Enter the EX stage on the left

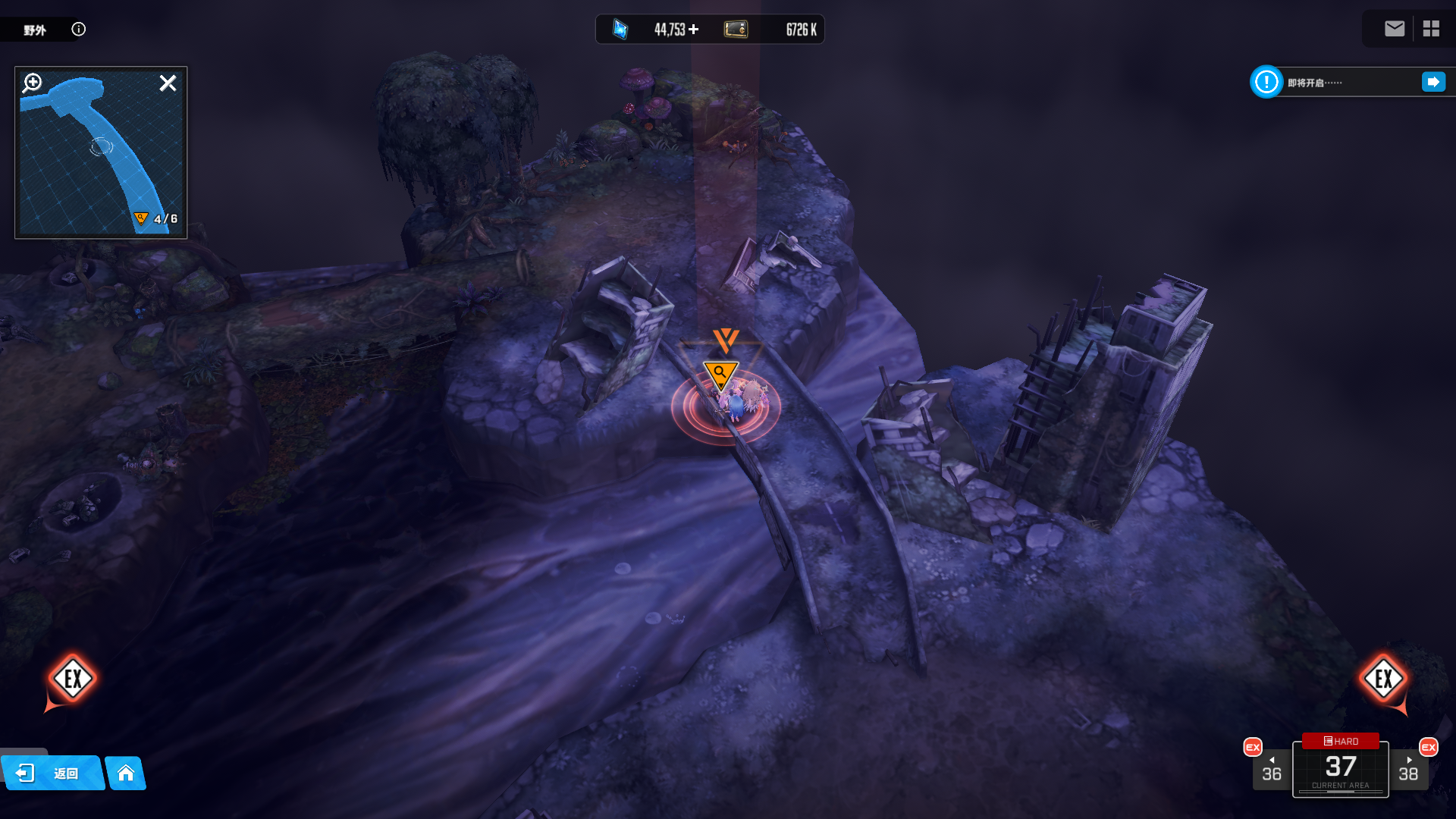pyautogui.click(x=73, y=679)
